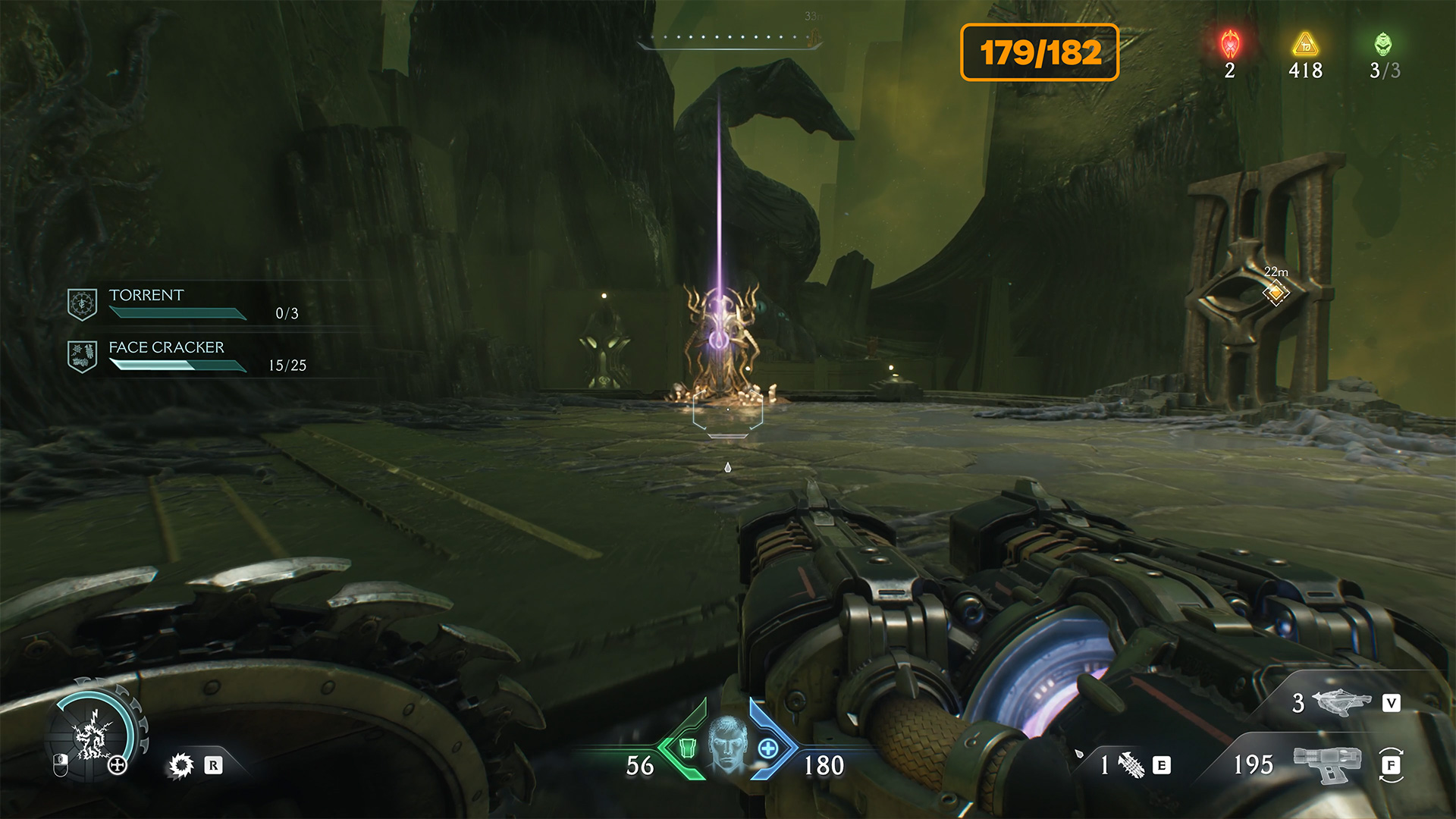This screenshot has height=819, width=1456.
Task: Select the Face Cracker challenge badge
Action: click(x=82, y=356)
